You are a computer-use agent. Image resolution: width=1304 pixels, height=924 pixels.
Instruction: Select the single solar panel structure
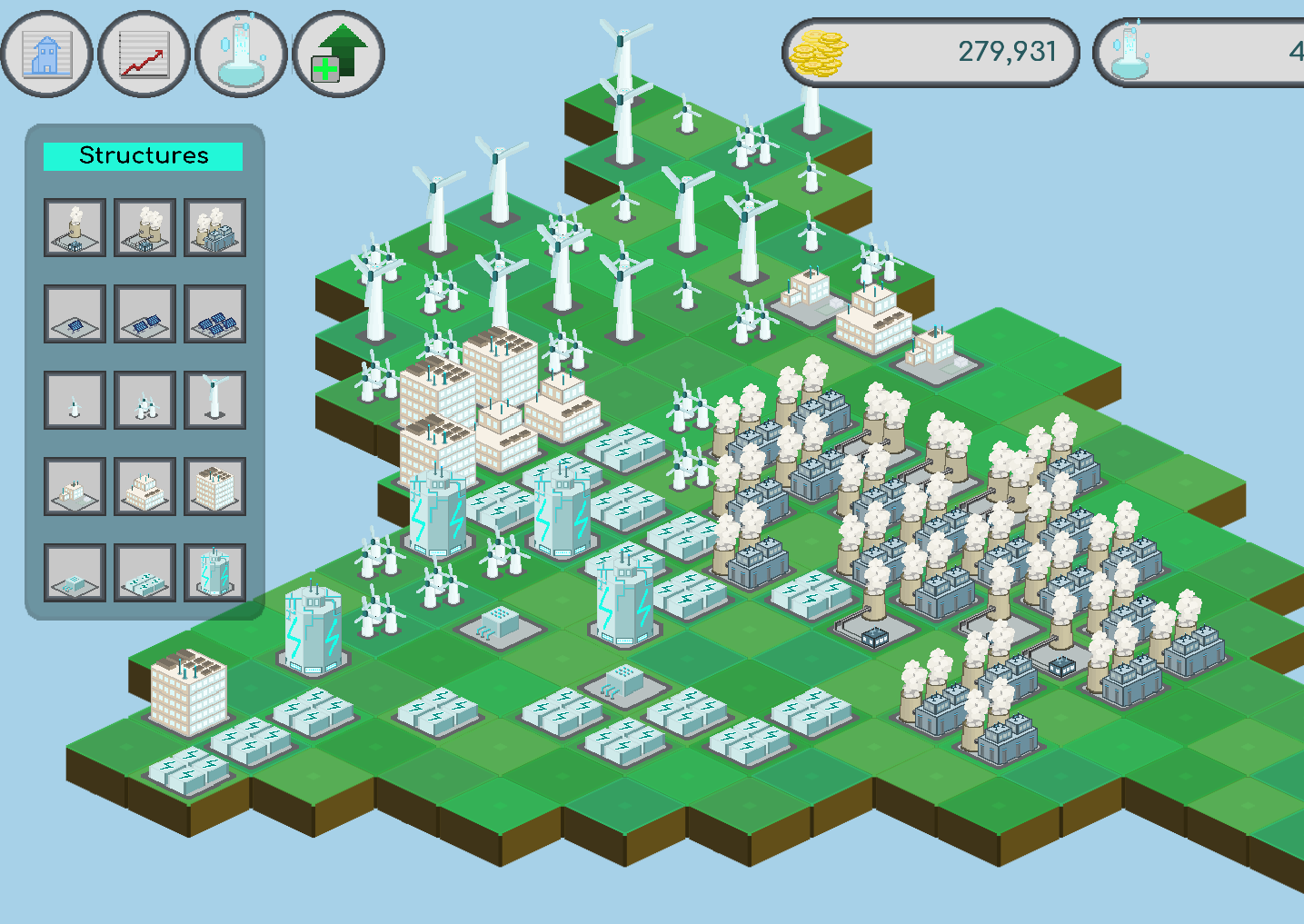point(74,313)
